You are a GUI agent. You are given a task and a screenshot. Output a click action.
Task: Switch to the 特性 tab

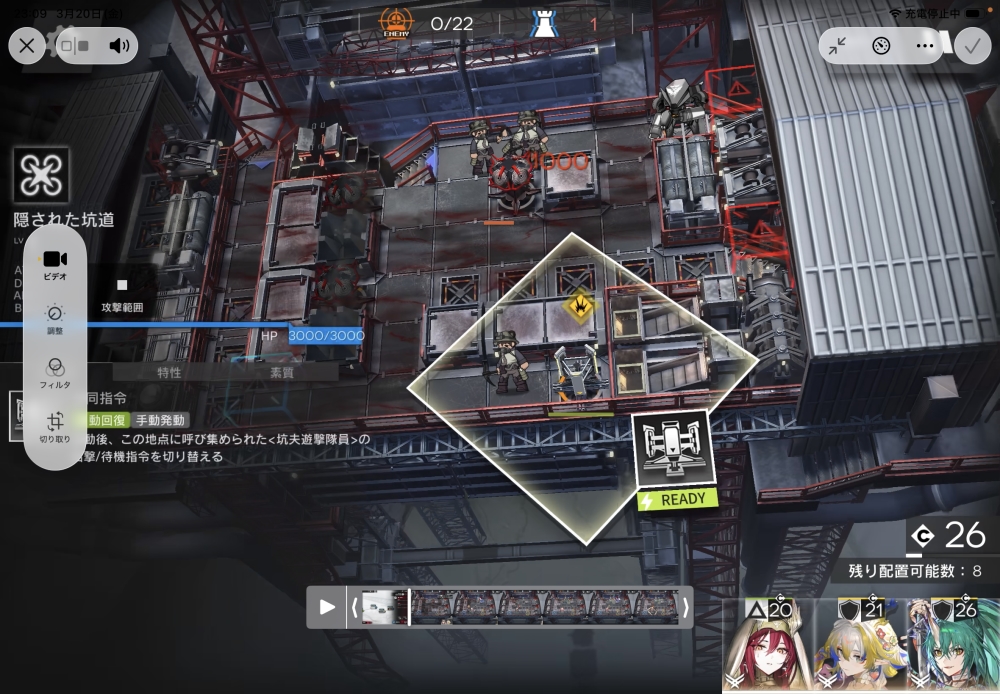pos(169,372)
